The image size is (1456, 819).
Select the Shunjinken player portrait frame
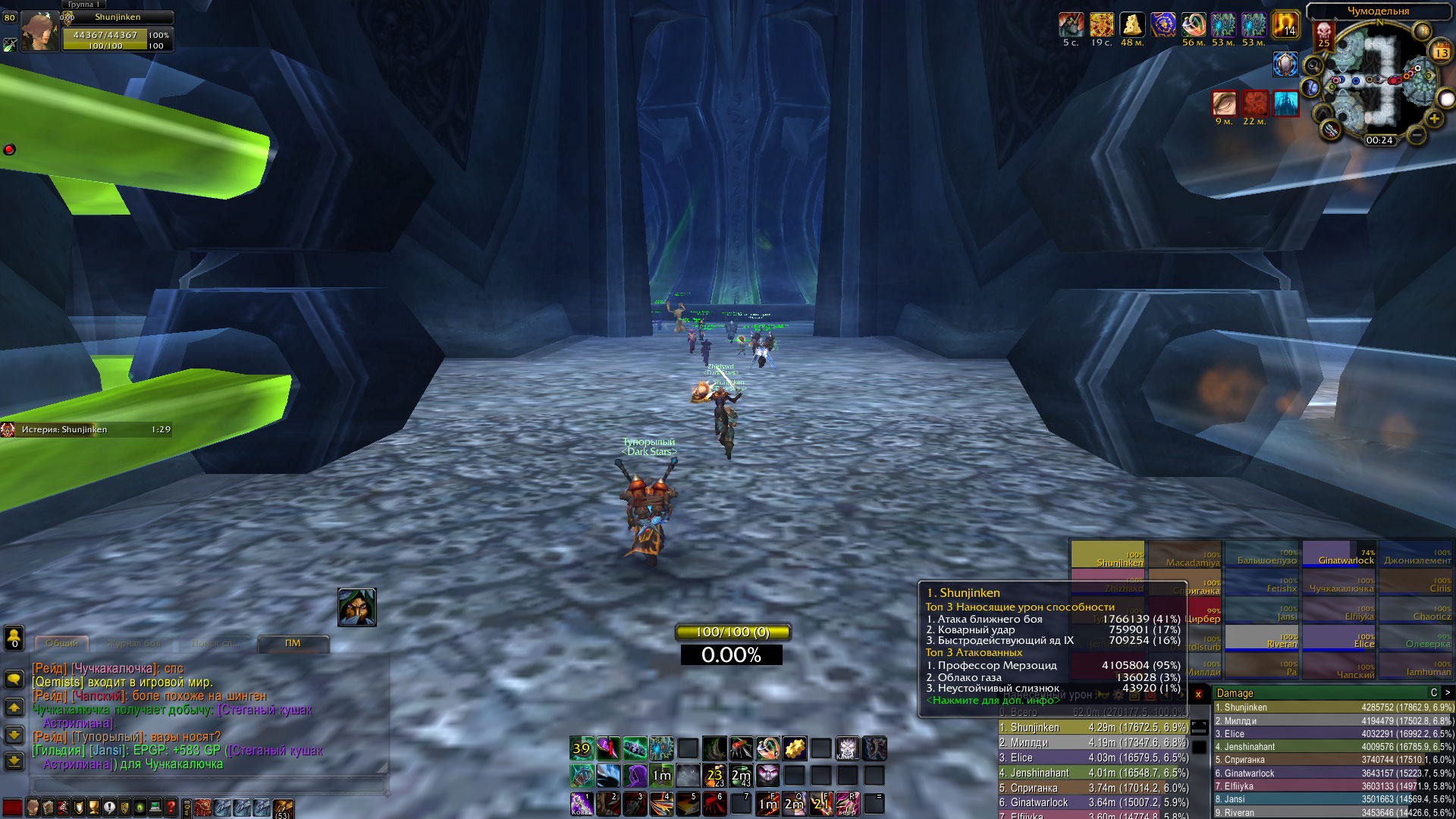click(x=39, y=33)
